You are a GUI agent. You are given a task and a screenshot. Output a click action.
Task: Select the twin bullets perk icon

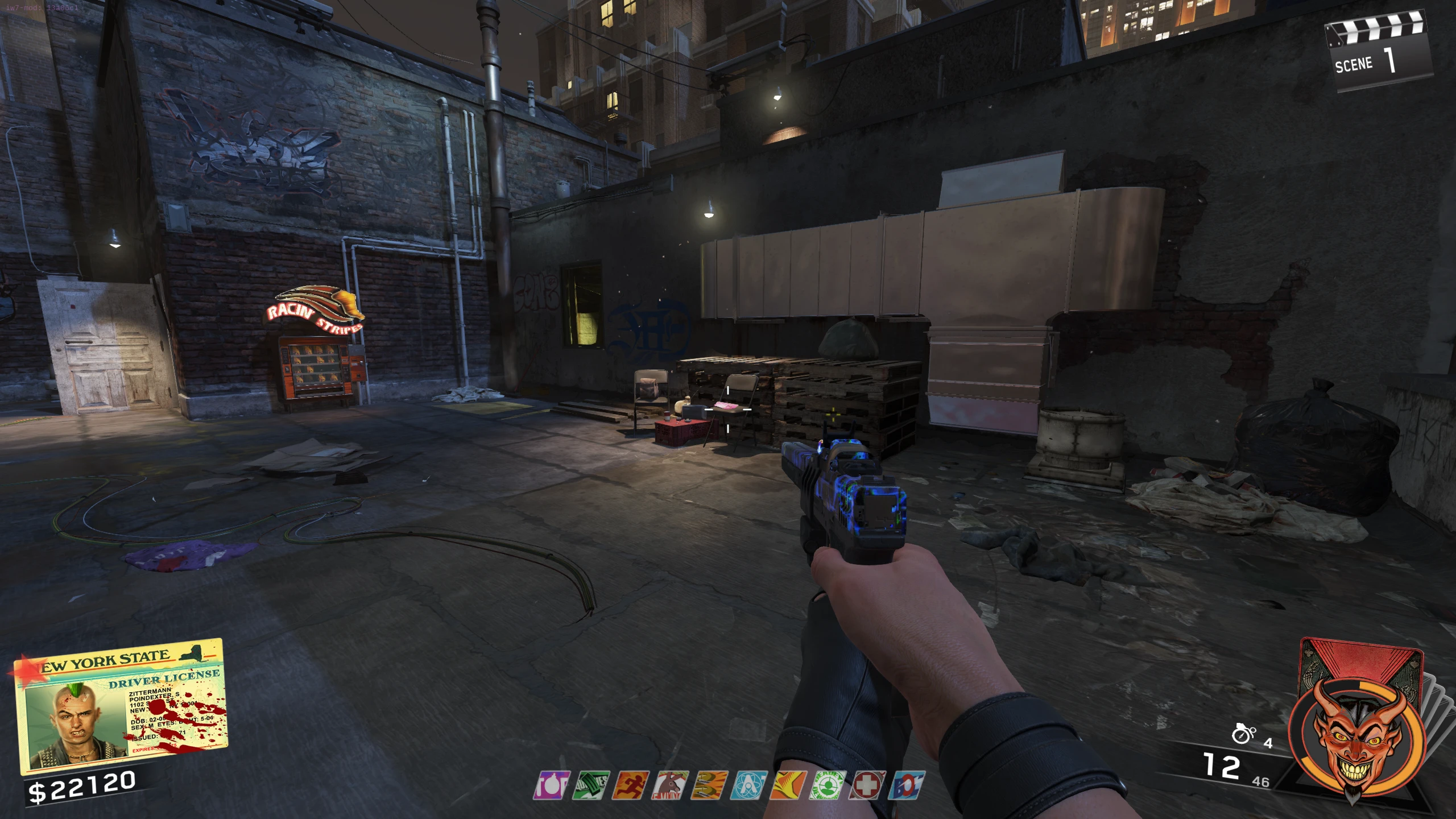pos(709,785)
